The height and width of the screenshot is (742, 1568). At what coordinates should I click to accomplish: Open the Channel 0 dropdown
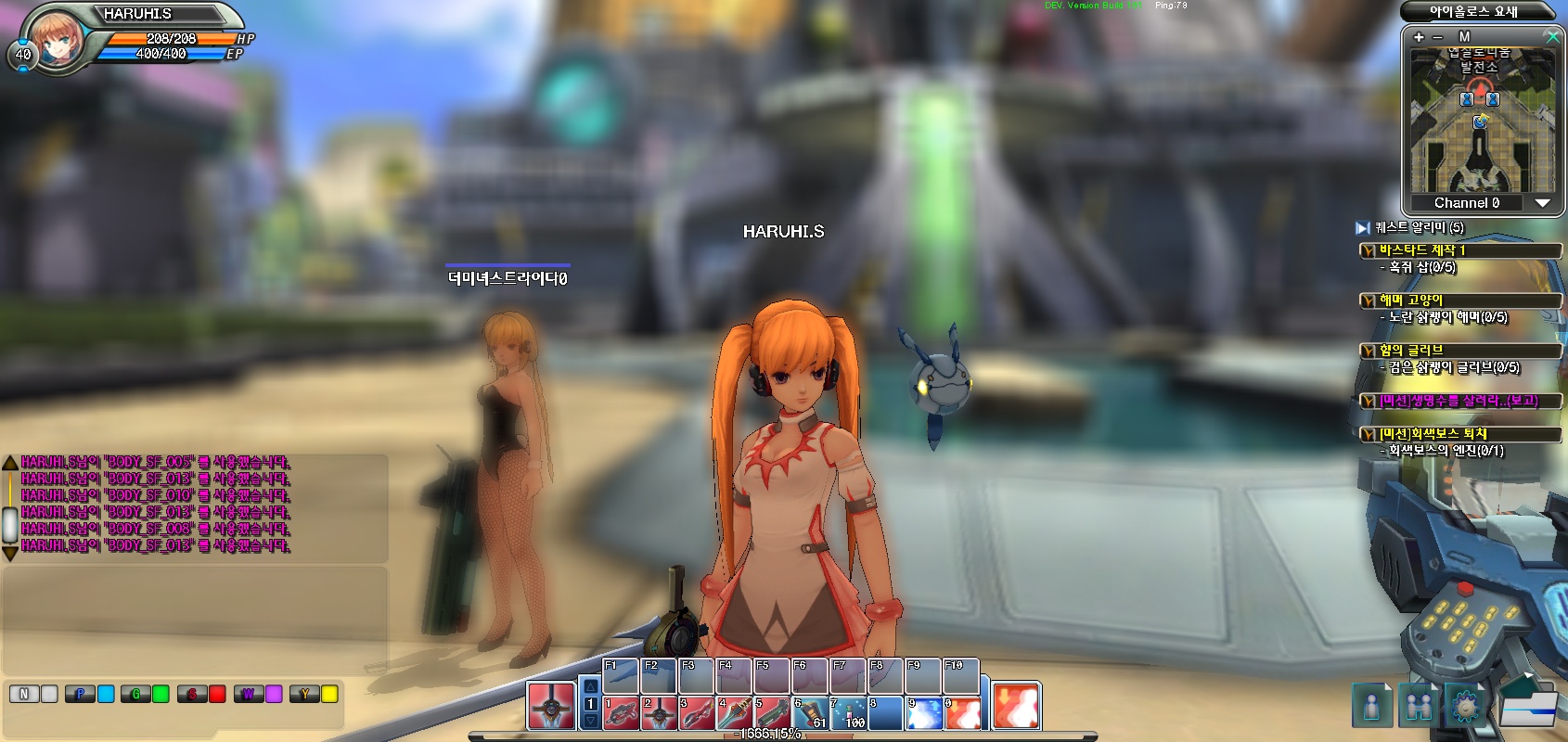coord(1542,203)
